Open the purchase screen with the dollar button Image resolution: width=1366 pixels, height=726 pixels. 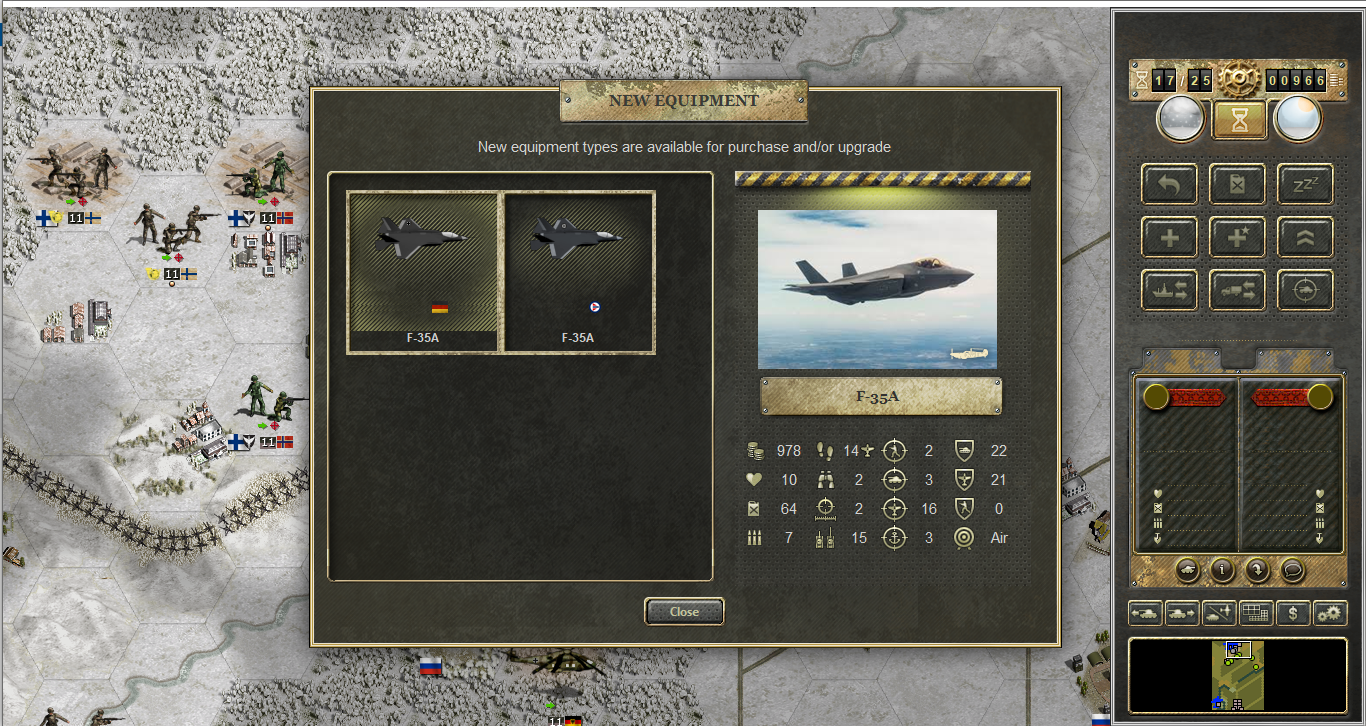[x=1293, y=613]
